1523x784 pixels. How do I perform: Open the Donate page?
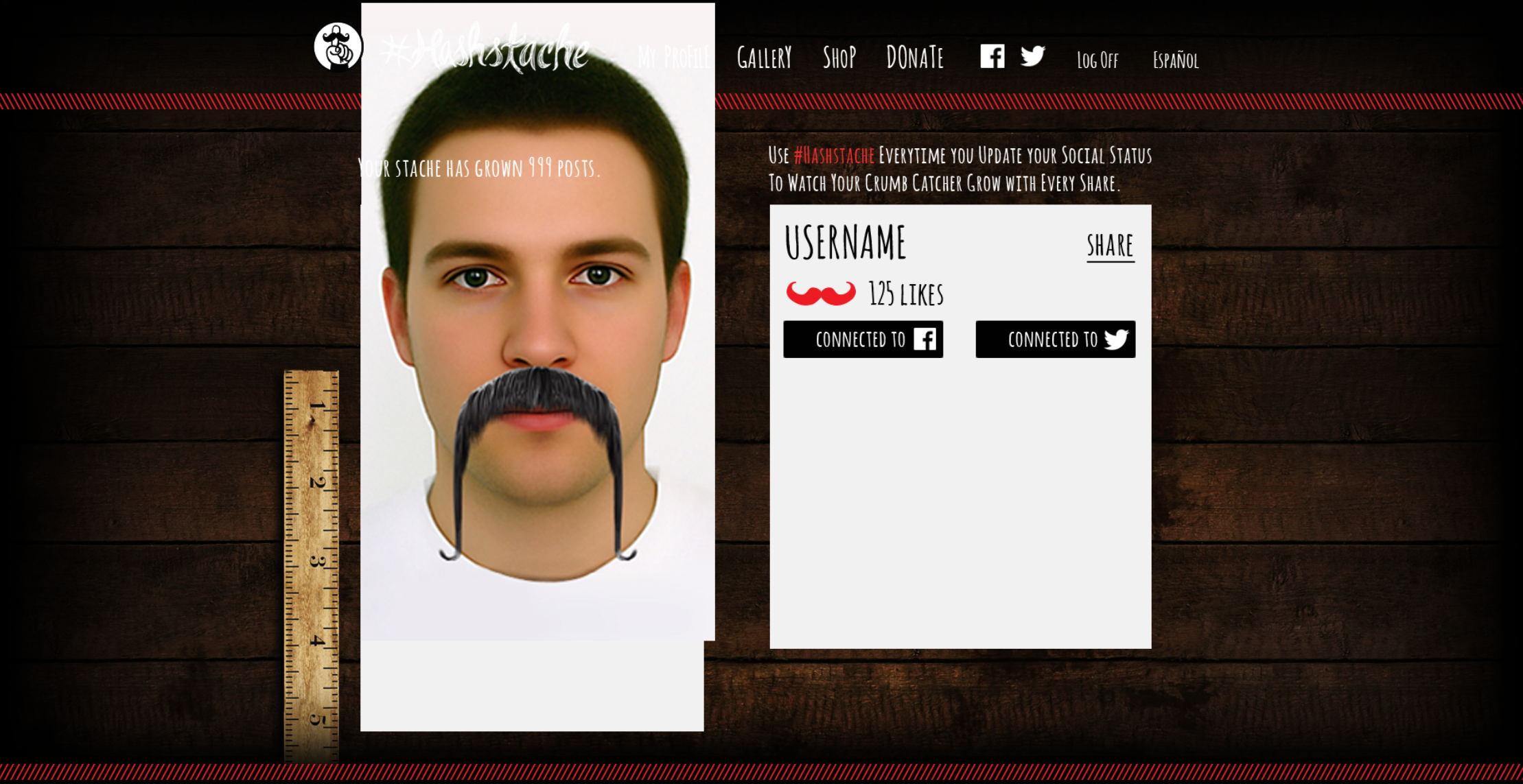(915, 59)
